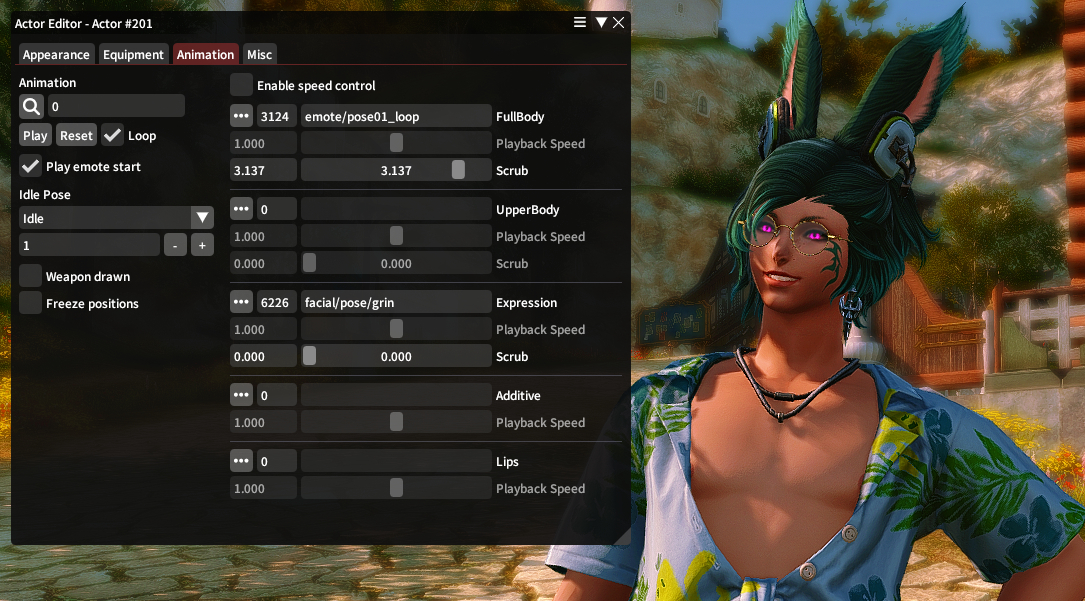This screenshot has height=601, width=1085.
Task: Open the Idle pose dropdown
Action: coord(202,218)
